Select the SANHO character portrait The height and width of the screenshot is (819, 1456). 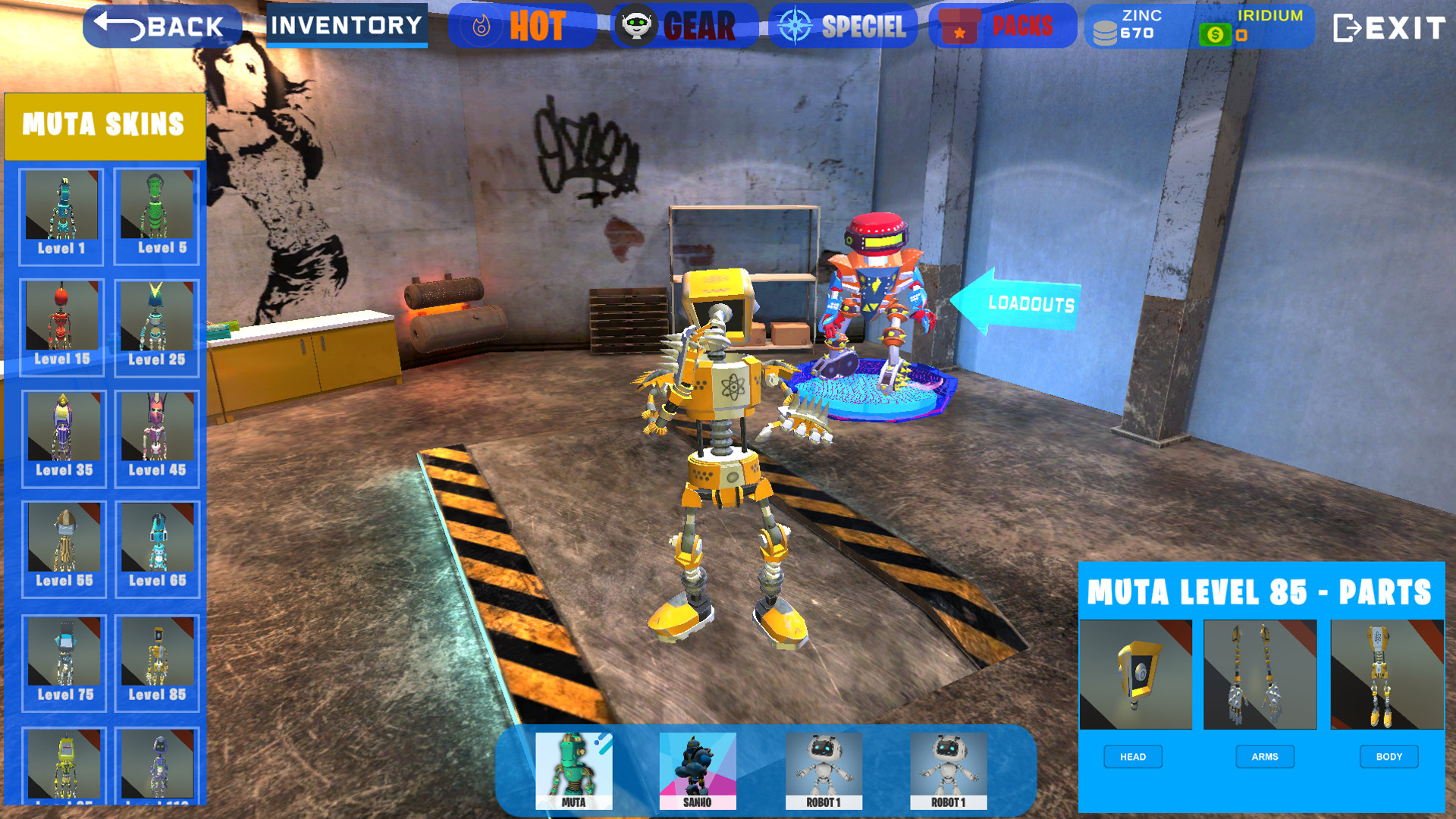[698, 770]
